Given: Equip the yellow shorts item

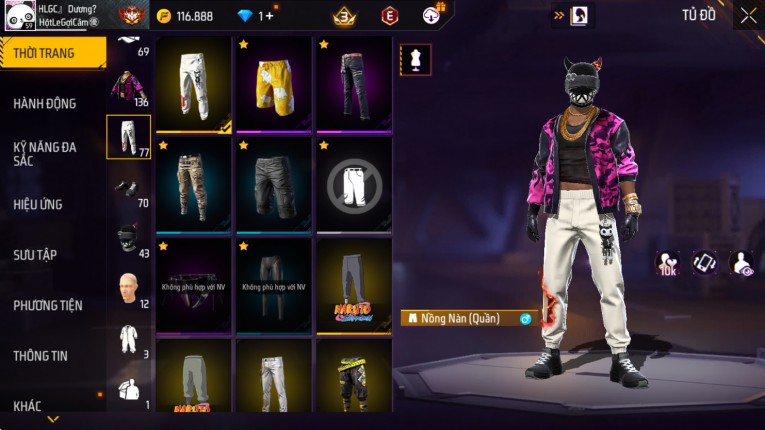Looking at the screenshot, I should pos(273,83).
